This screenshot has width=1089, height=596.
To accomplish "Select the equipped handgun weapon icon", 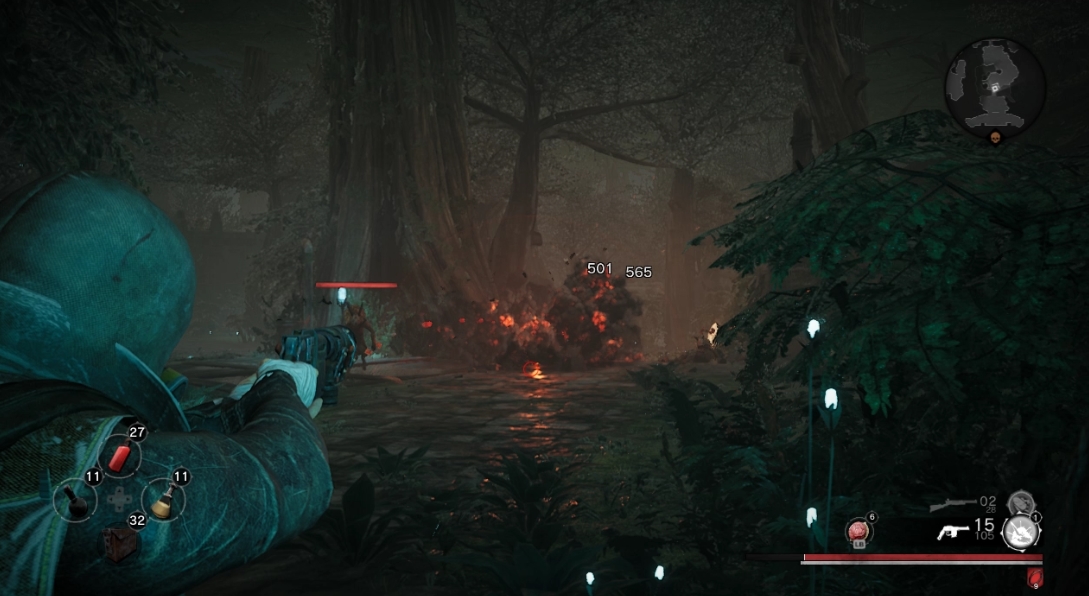I will coord(952,532).
